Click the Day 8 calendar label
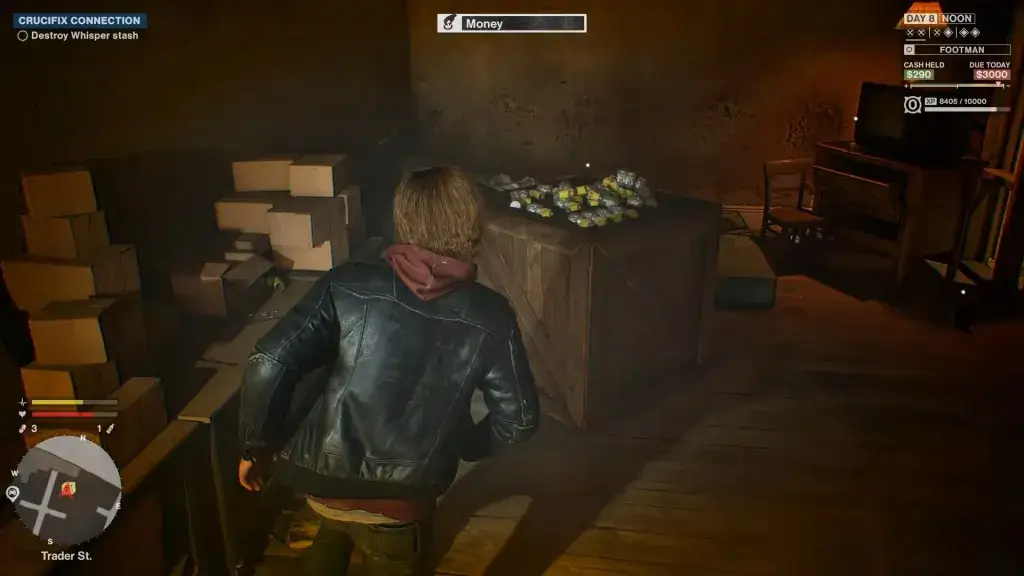The height and width of the screenshot is (576, 1024). (921, 18)
